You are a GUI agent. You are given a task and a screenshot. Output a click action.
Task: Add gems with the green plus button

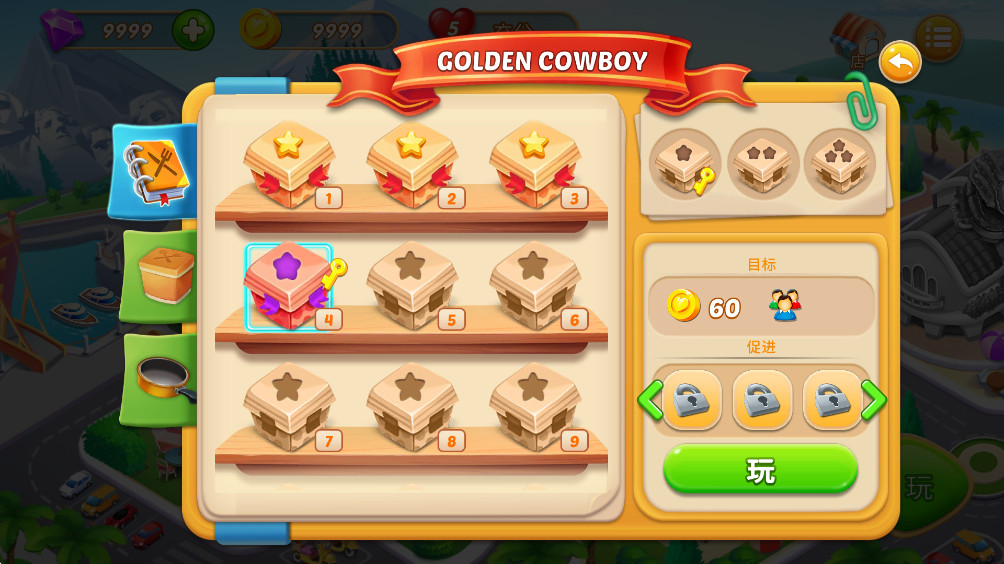pos(193,31)
